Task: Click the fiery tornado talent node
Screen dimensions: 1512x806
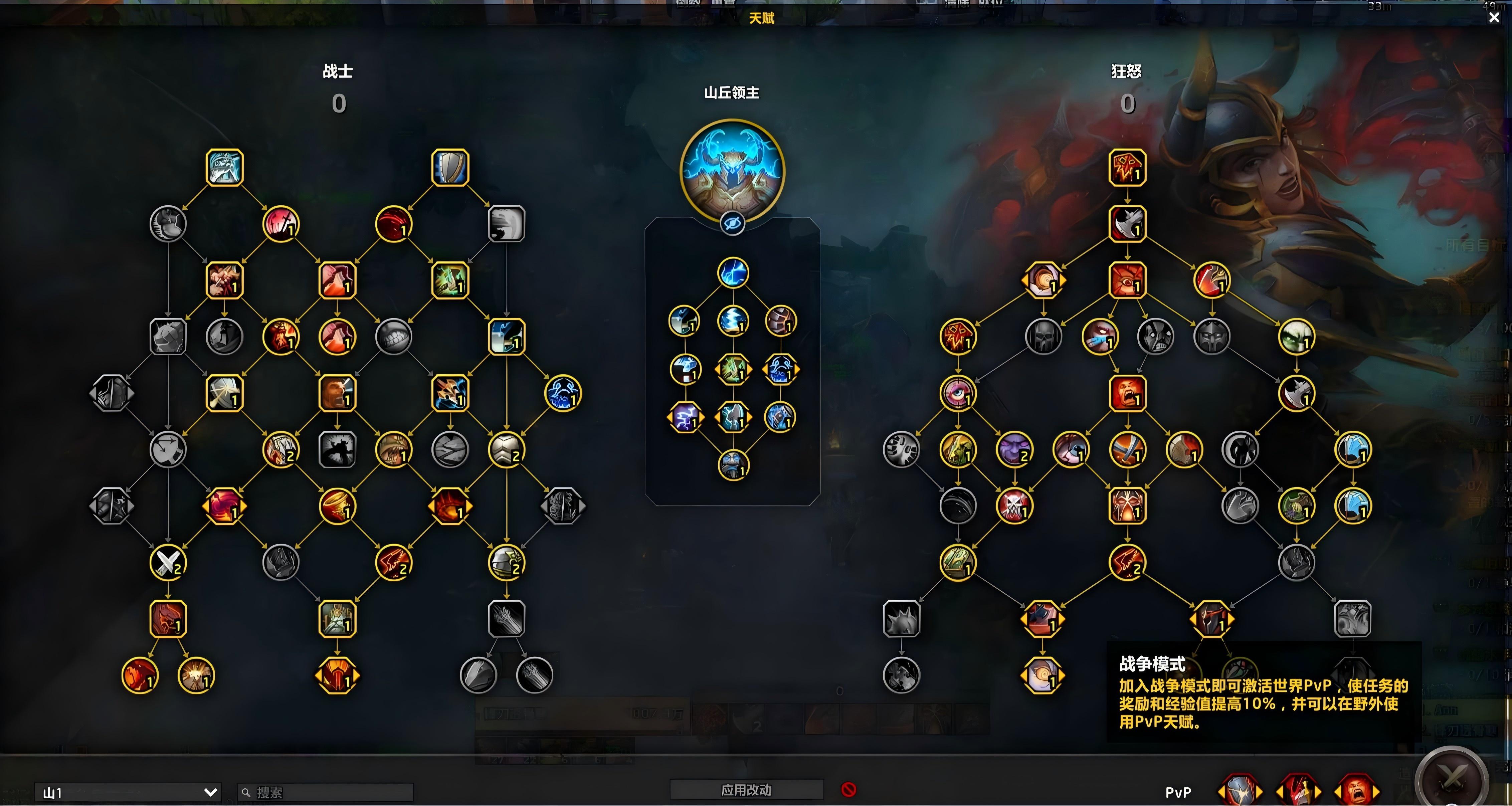Action: point(337,506)
